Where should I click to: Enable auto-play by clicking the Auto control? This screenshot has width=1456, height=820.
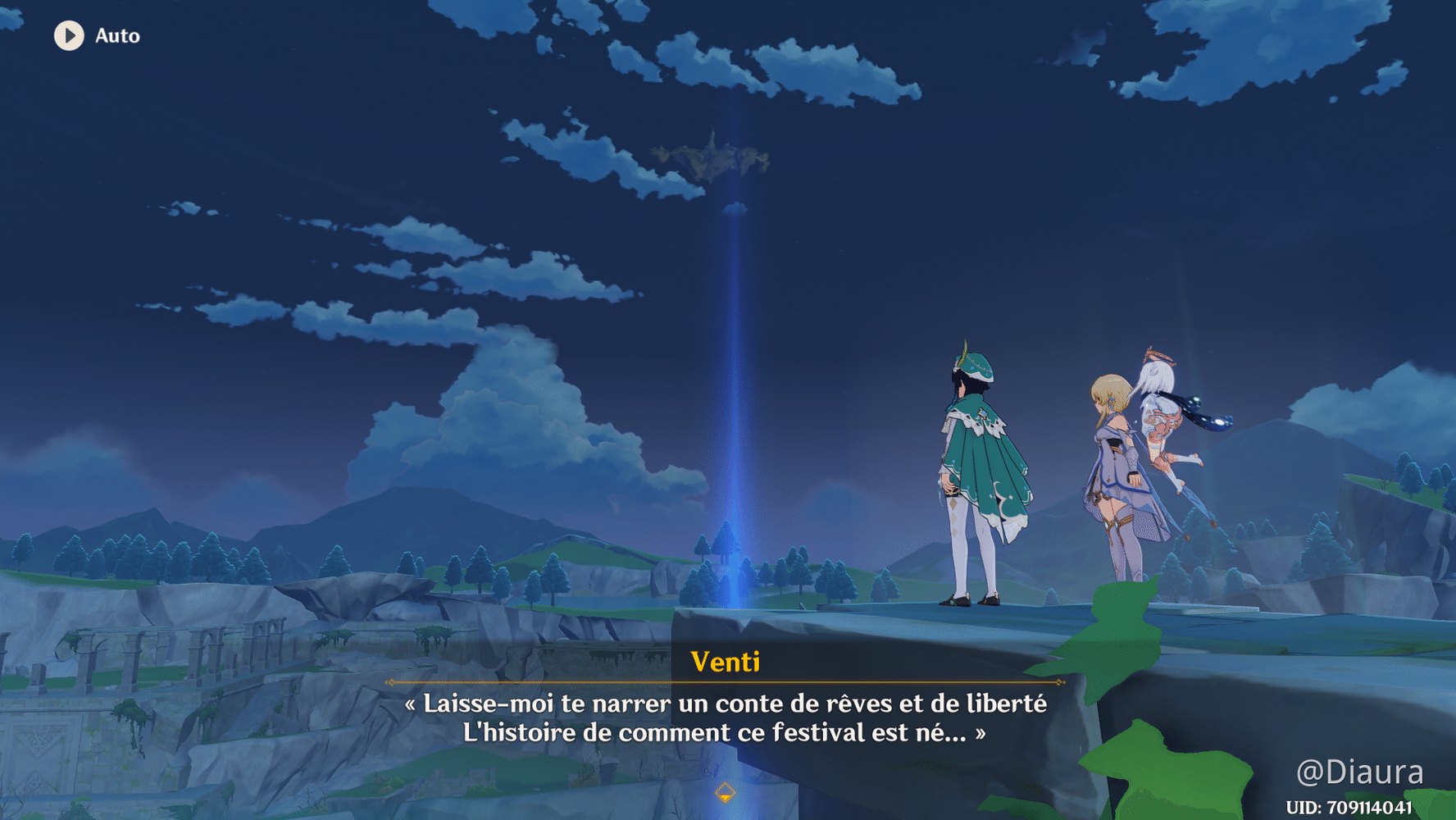[x=93, y=35]
